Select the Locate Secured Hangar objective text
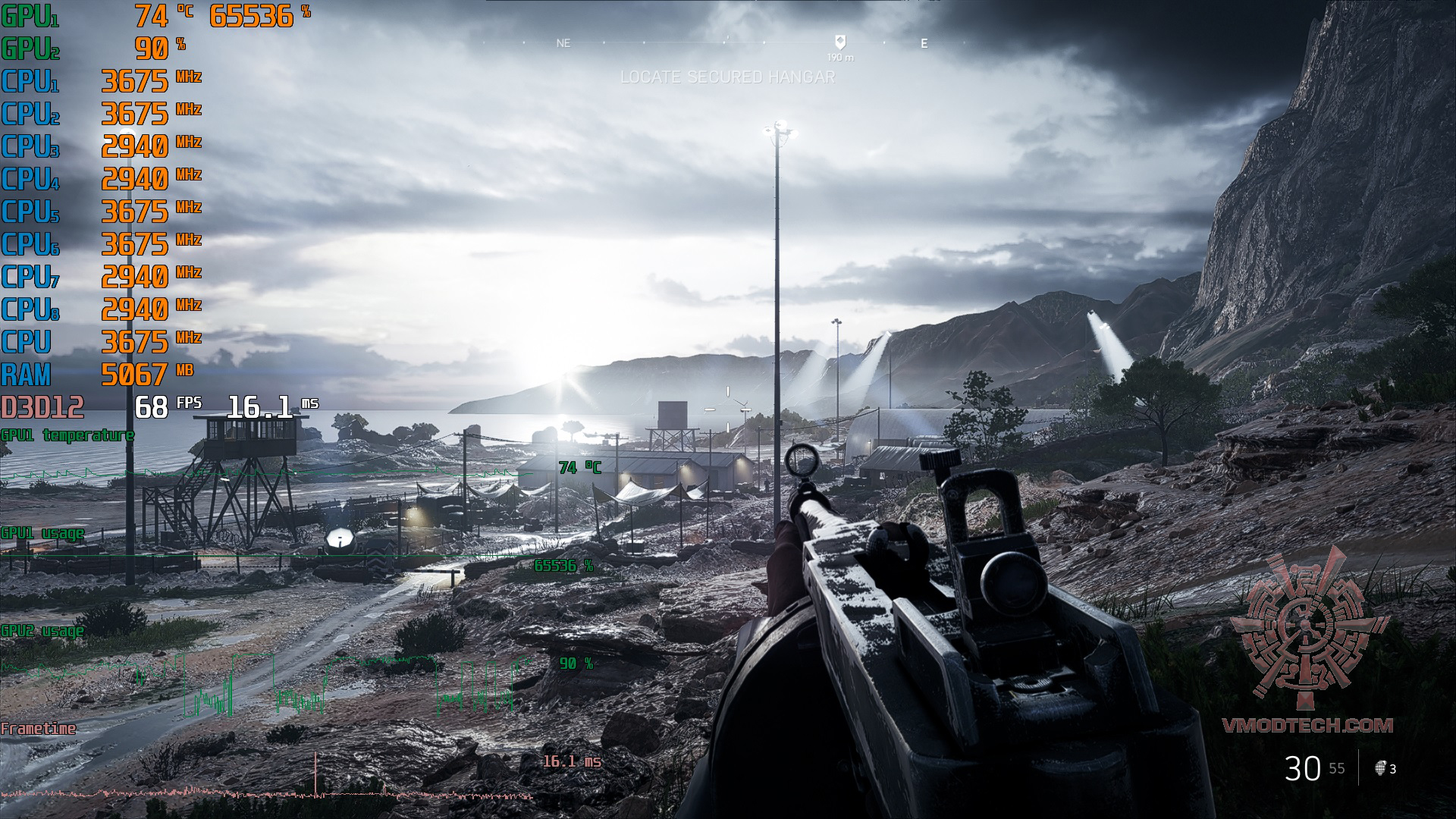 tap(727, 77)
